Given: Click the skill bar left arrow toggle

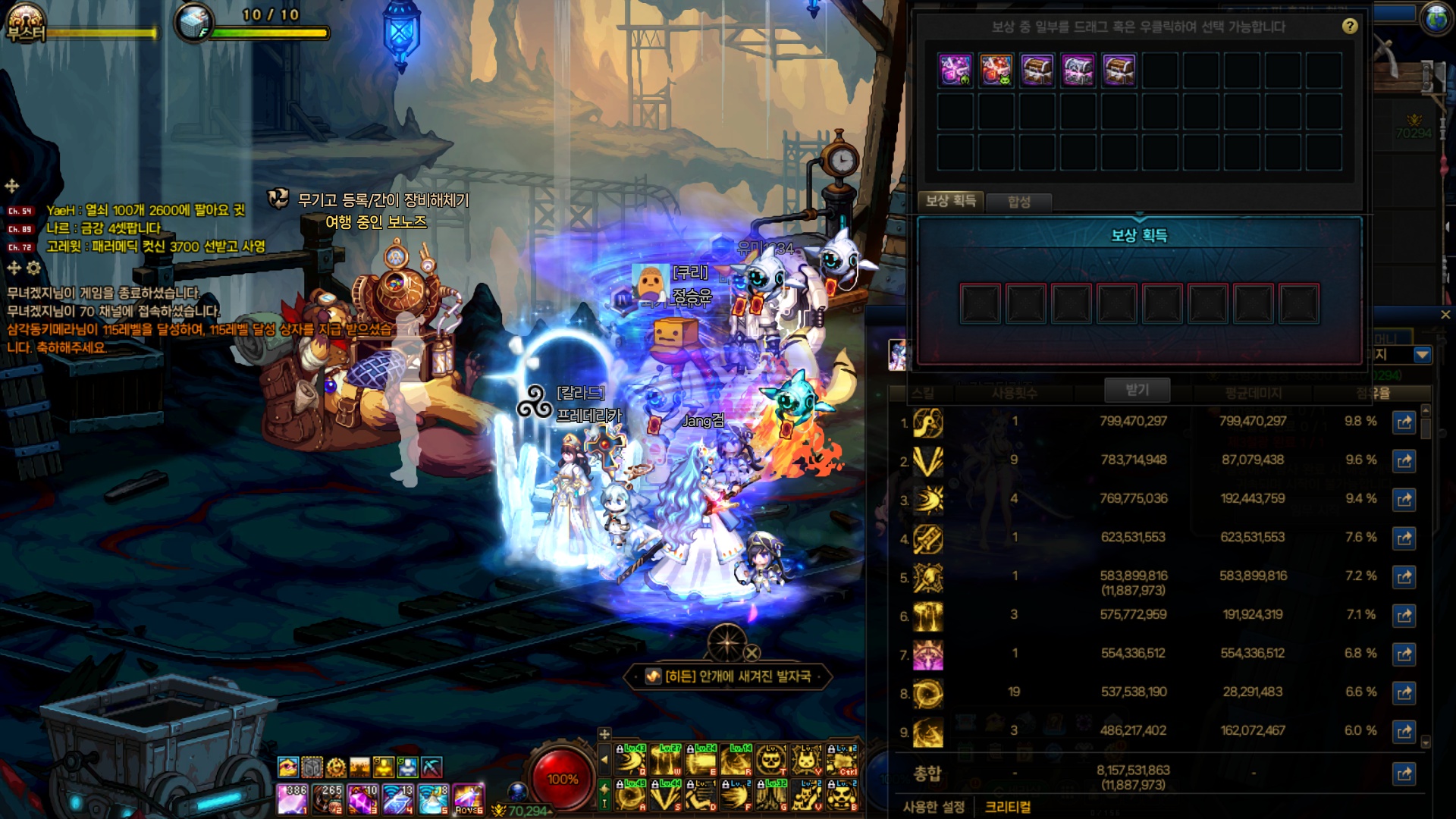Looking at the screenshot, I should point(604,759).
